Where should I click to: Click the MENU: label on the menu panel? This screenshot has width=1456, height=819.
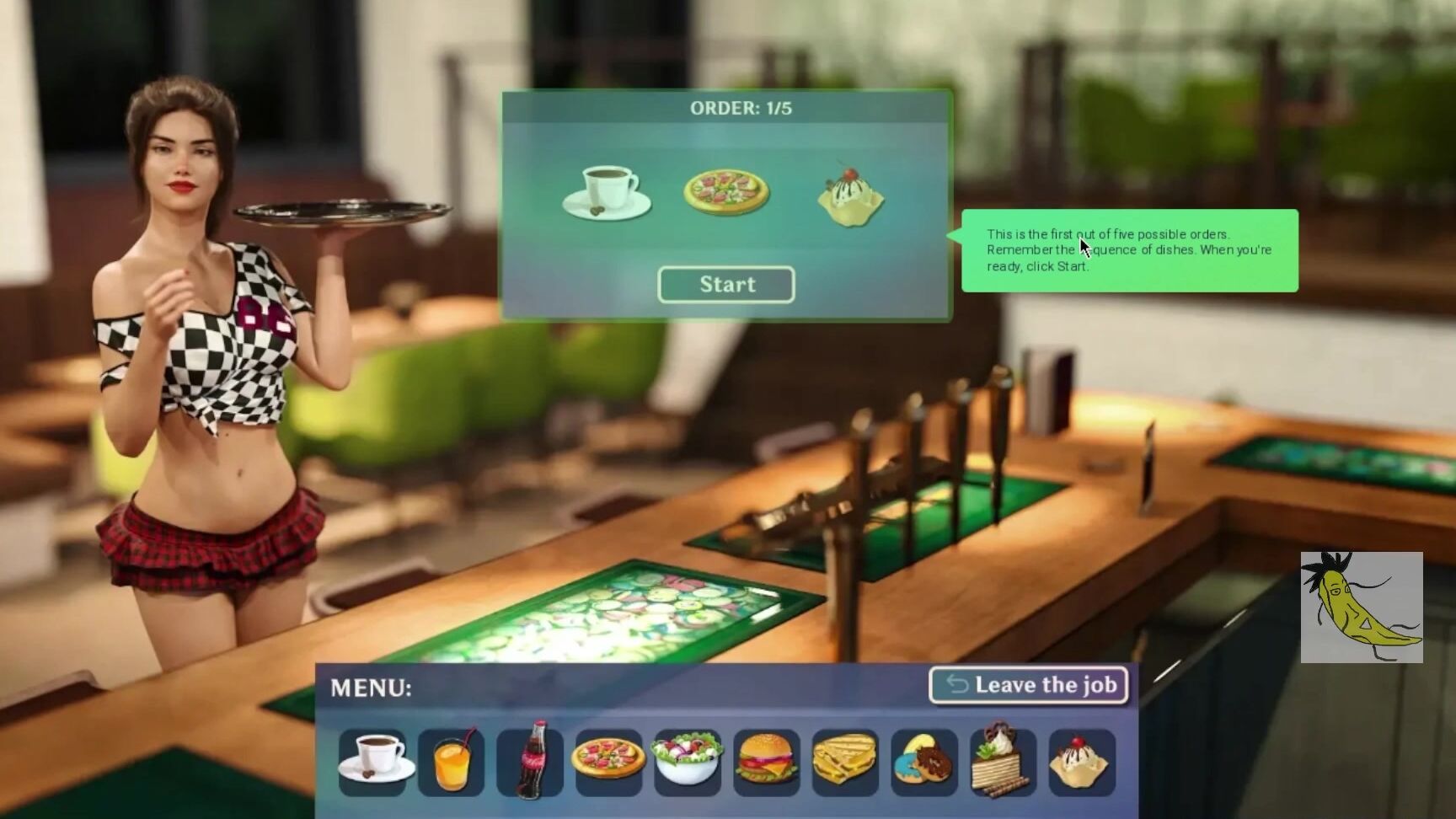pyautogui.click(x=369, y=687)
